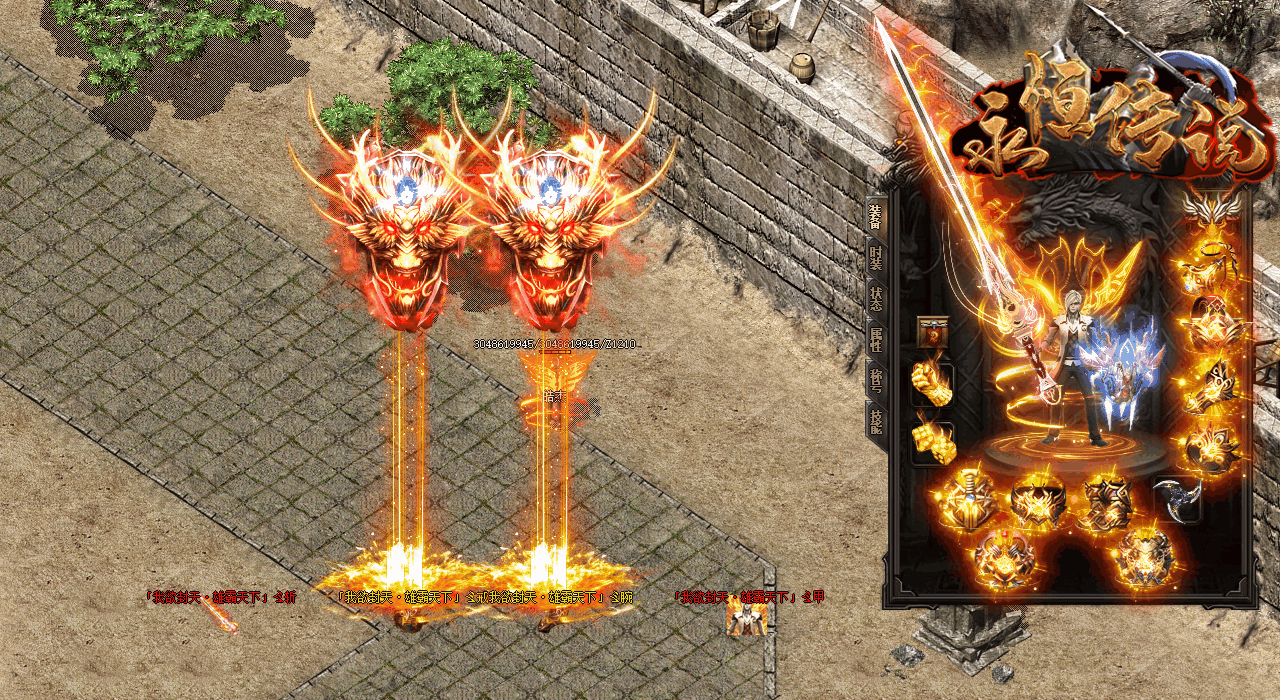The image size is (1280, 700).
Task: Select the flaming golden fist slot
Action: pos(932,384)
